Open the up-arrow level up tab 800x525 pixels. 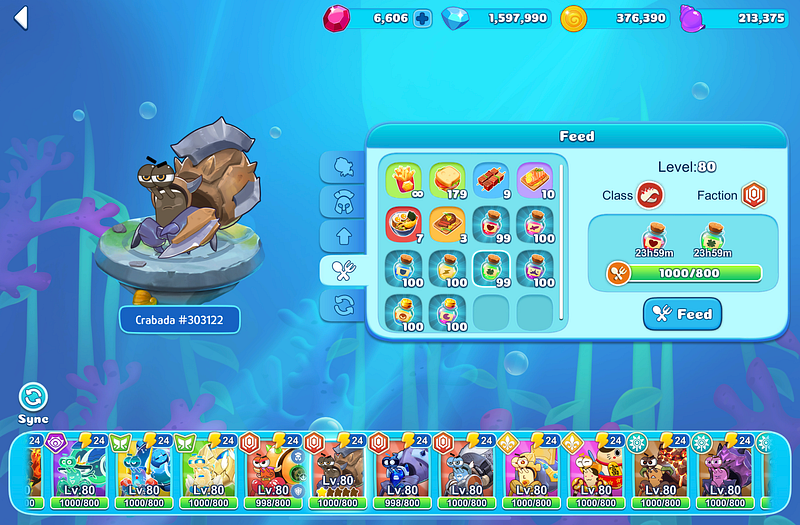[x=343, y=236]
